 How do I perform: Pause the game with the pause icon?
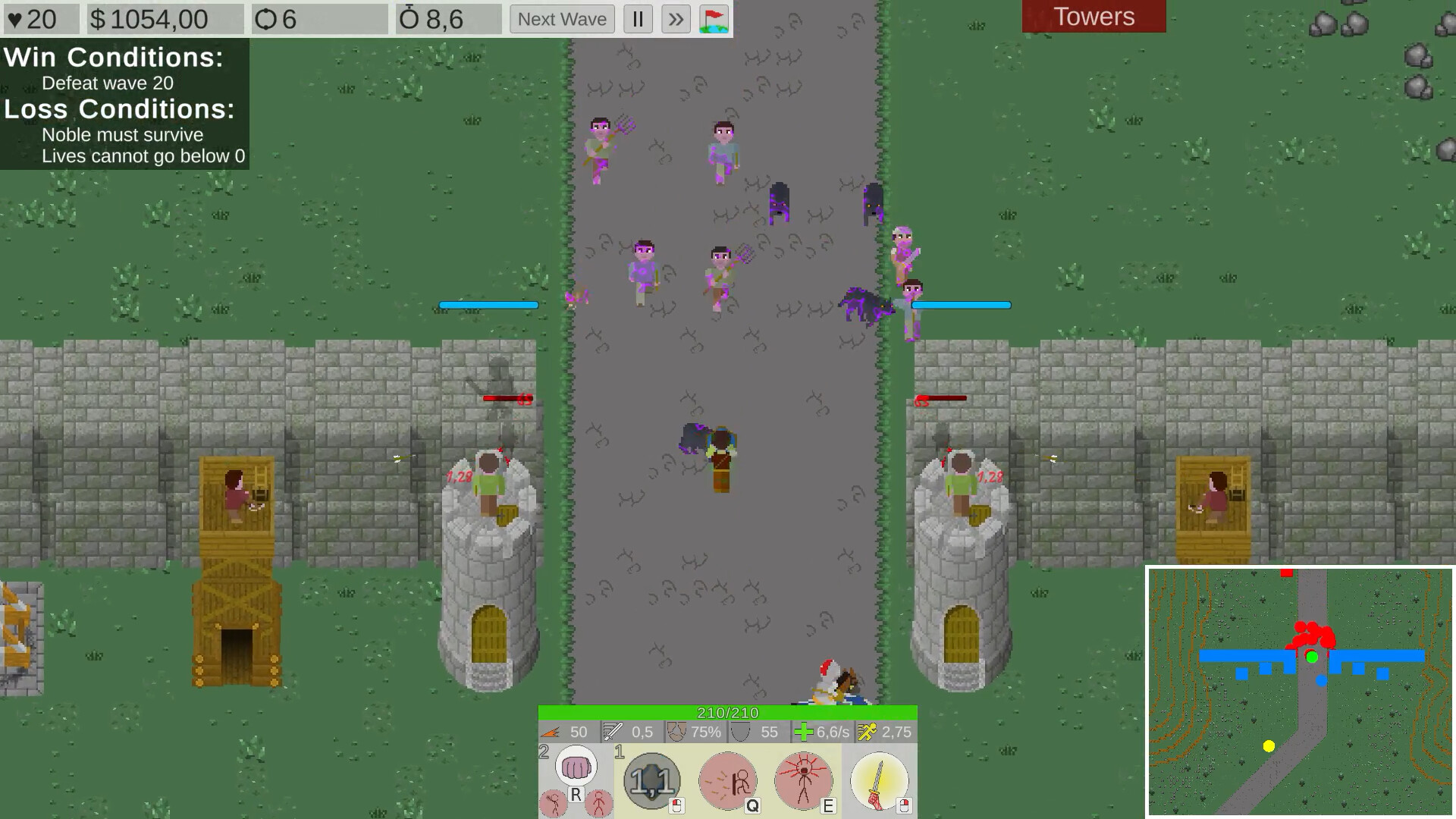[x=637, y=19]
